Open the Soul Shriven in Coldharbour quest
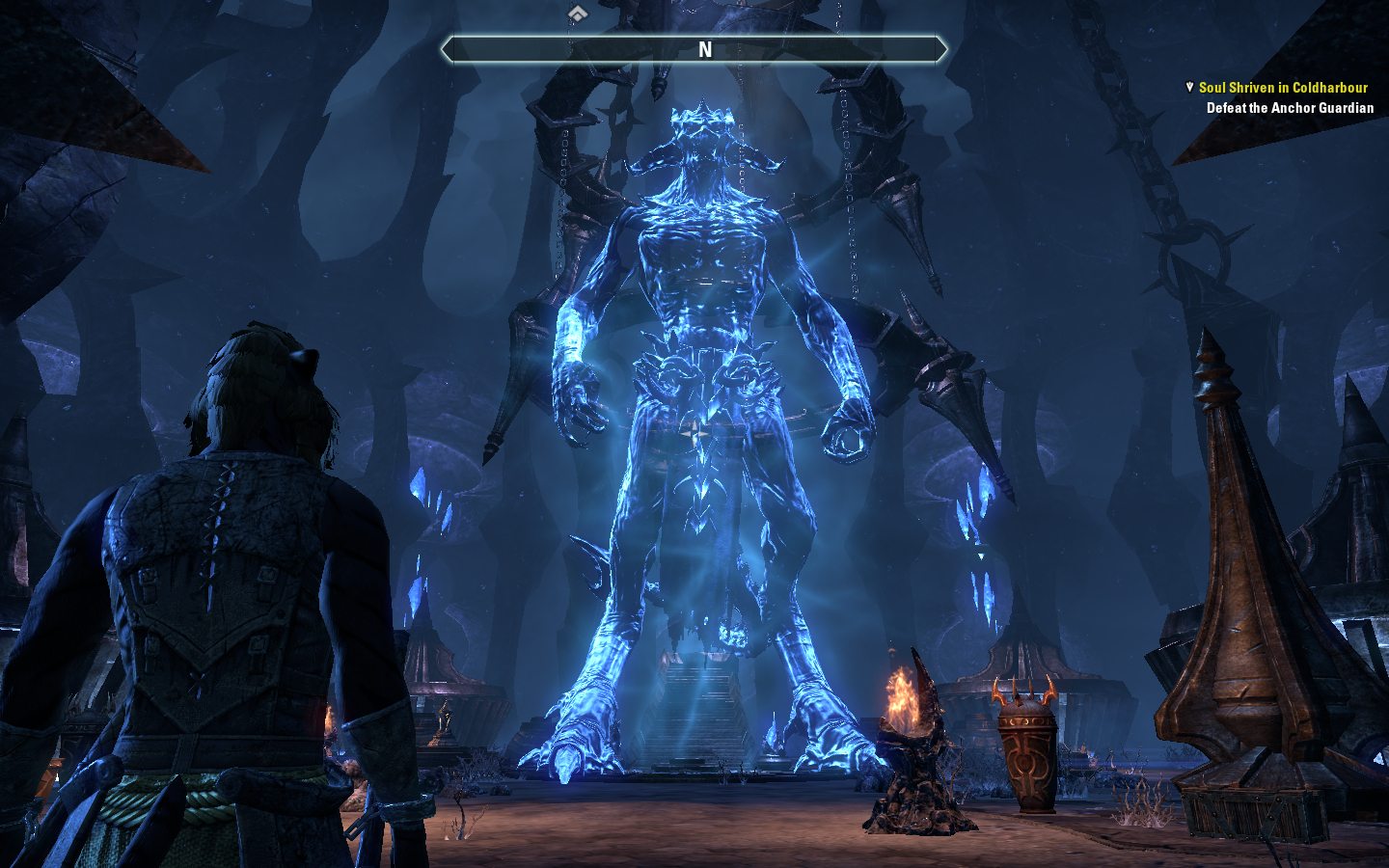Viewport: 1389px width, 868px height. coord(1282,88)
